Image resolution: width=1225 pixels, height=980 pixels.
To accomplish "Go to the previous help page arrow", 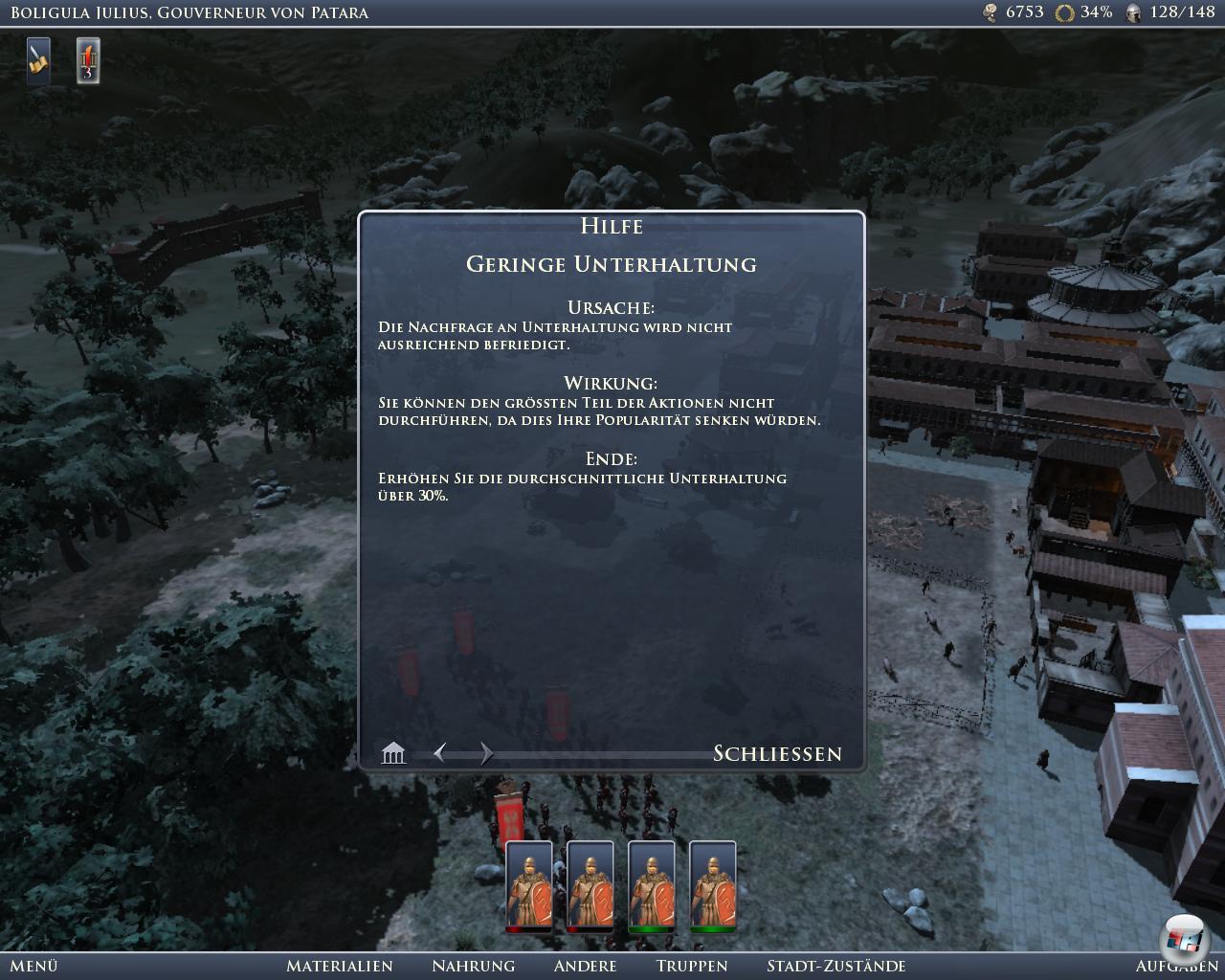I will (x=440, y=753).
